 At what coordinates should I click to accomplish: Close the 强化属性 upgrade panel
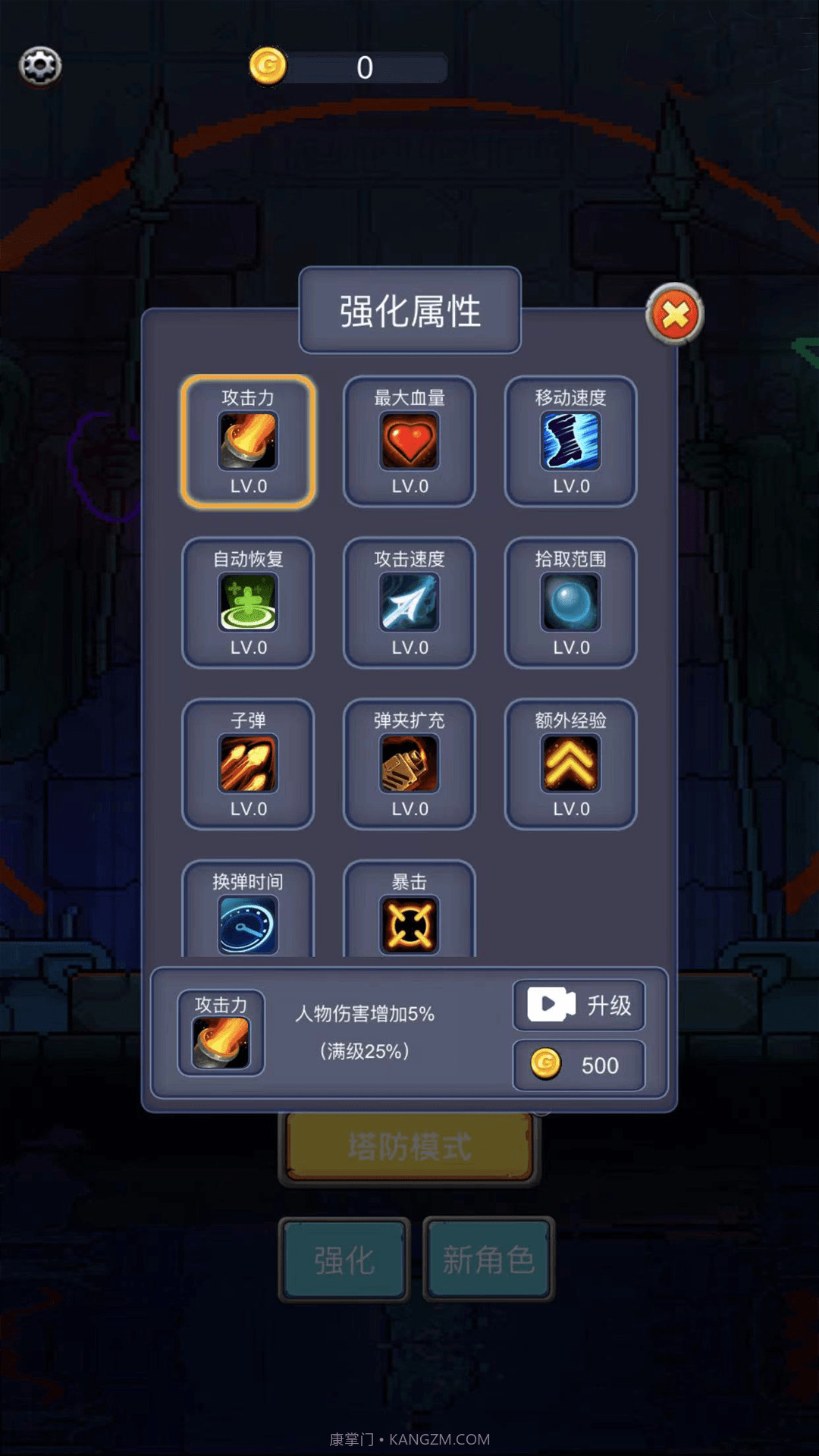point(674,315)
